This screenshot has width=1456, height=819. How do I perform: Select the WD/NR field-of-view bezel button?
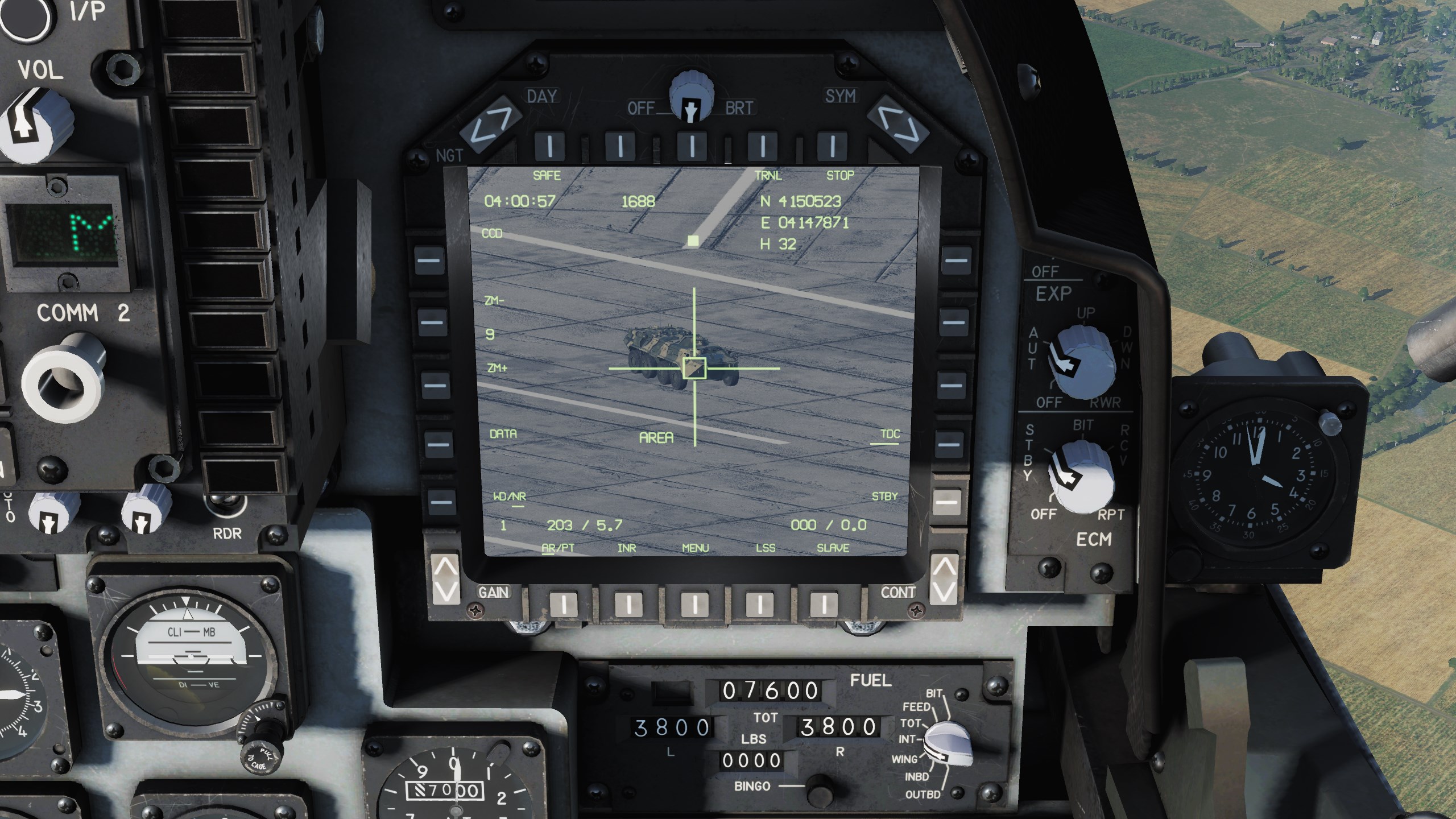(x=440, y=502)
